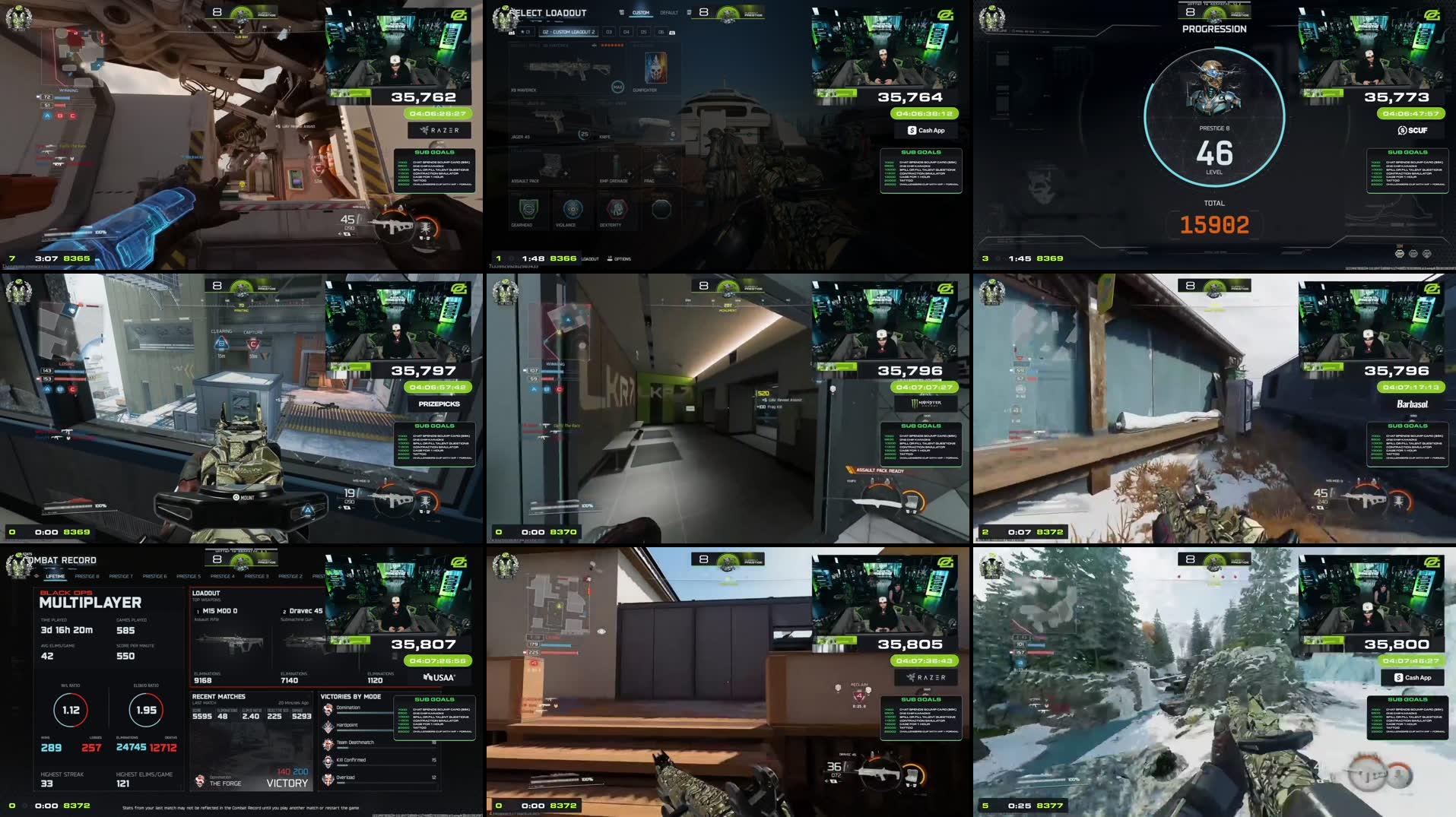Select loadout slot 01
1456x817 pixels.
[x=527, y=32]
